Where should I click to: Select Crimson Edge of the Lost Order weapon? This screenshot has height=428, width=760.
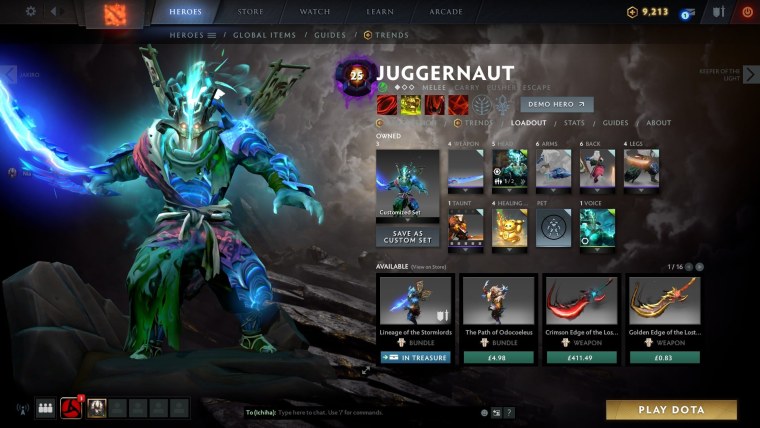[x=580, y=311]
